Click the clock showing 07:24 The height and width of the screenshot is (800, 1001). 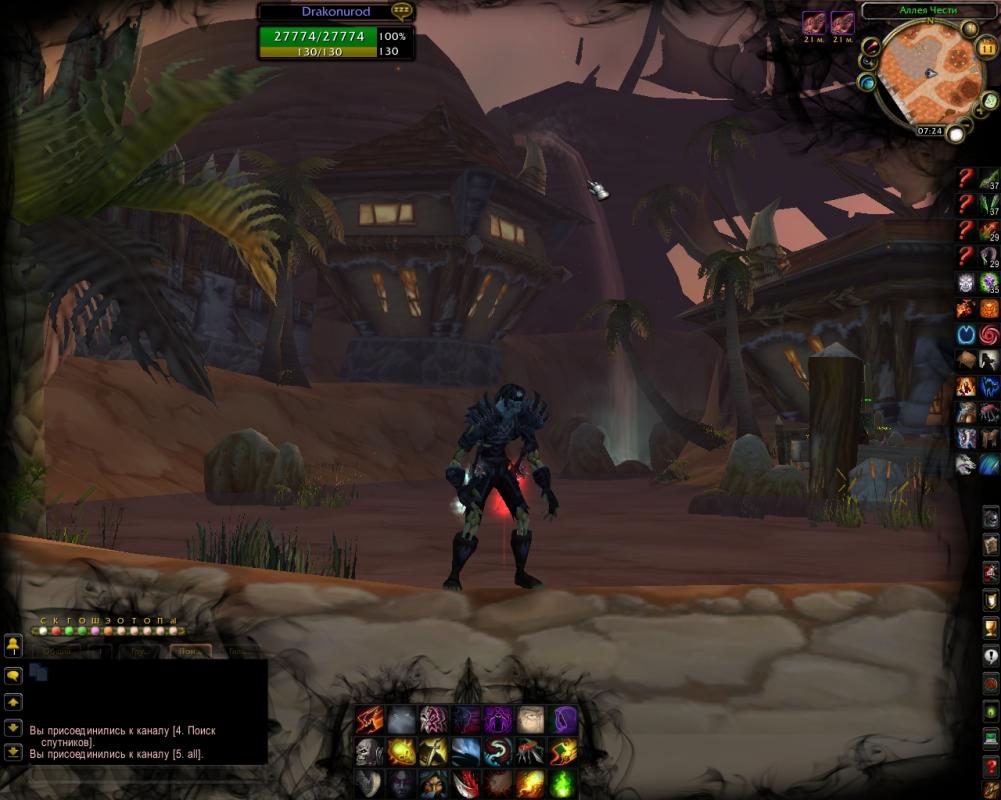[929, 131]
